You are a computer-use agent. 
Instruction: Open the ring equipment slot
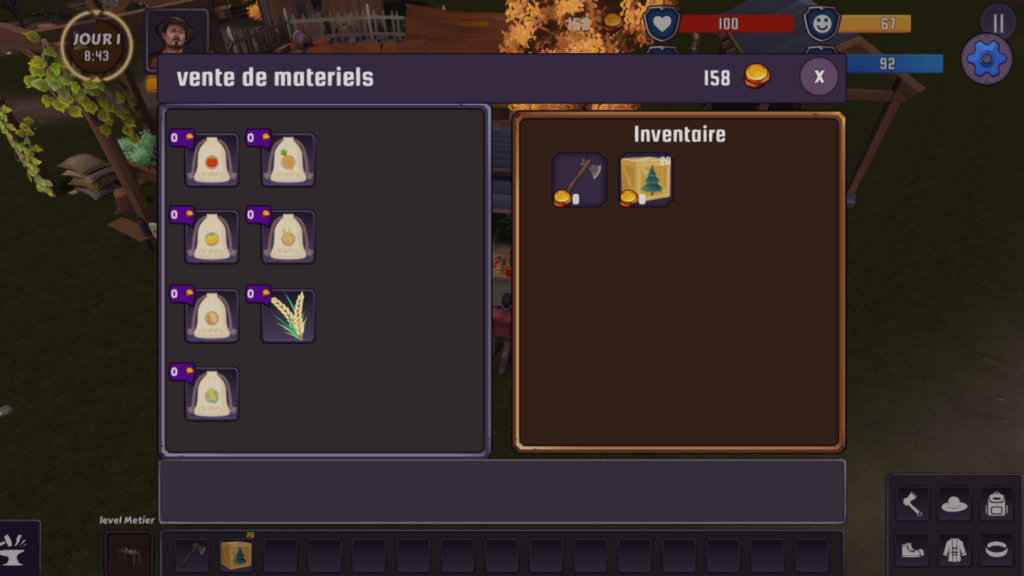996,548
